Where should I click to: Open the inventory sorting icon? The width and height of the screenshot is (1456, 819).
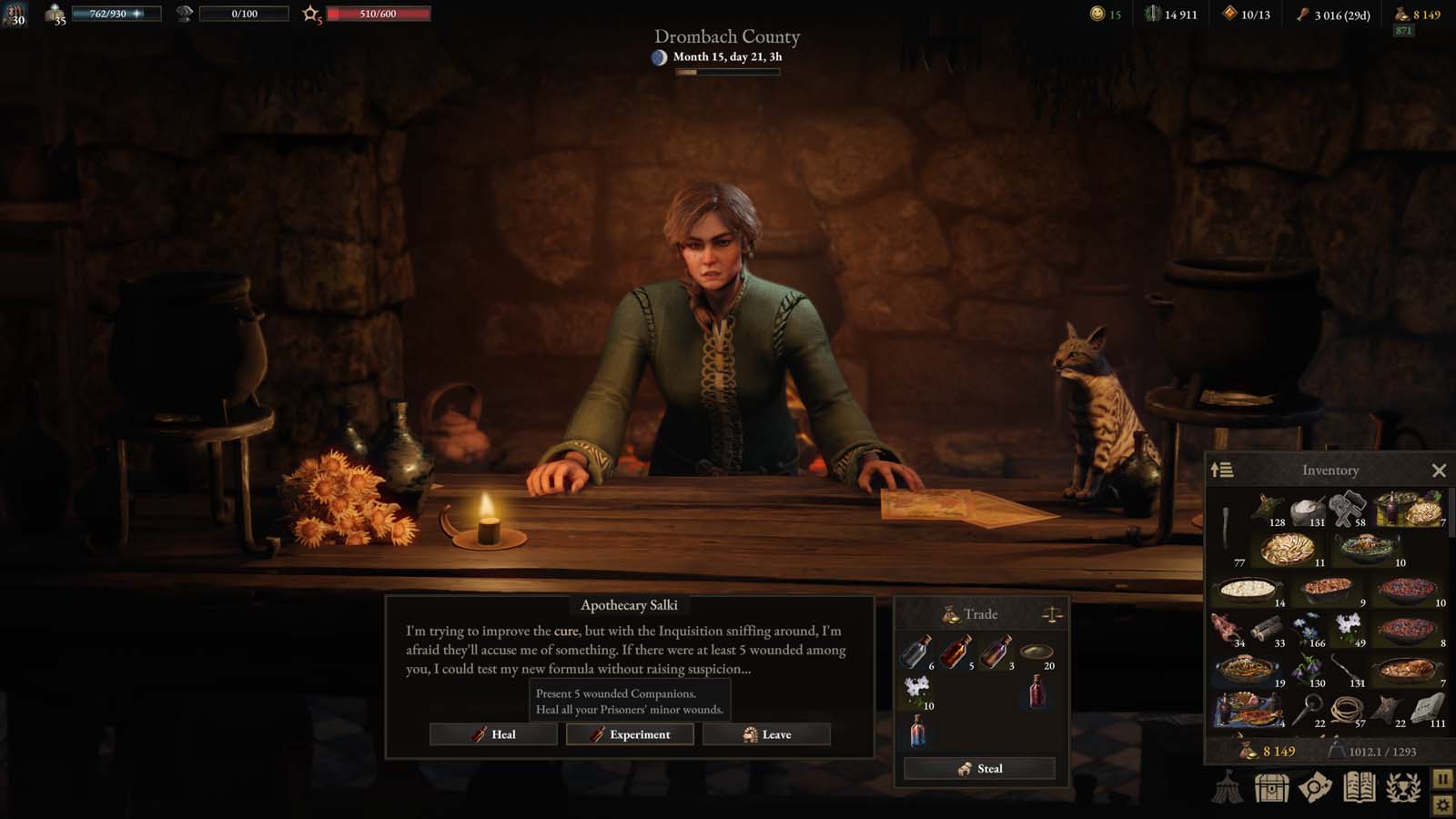coord(1222,470)
